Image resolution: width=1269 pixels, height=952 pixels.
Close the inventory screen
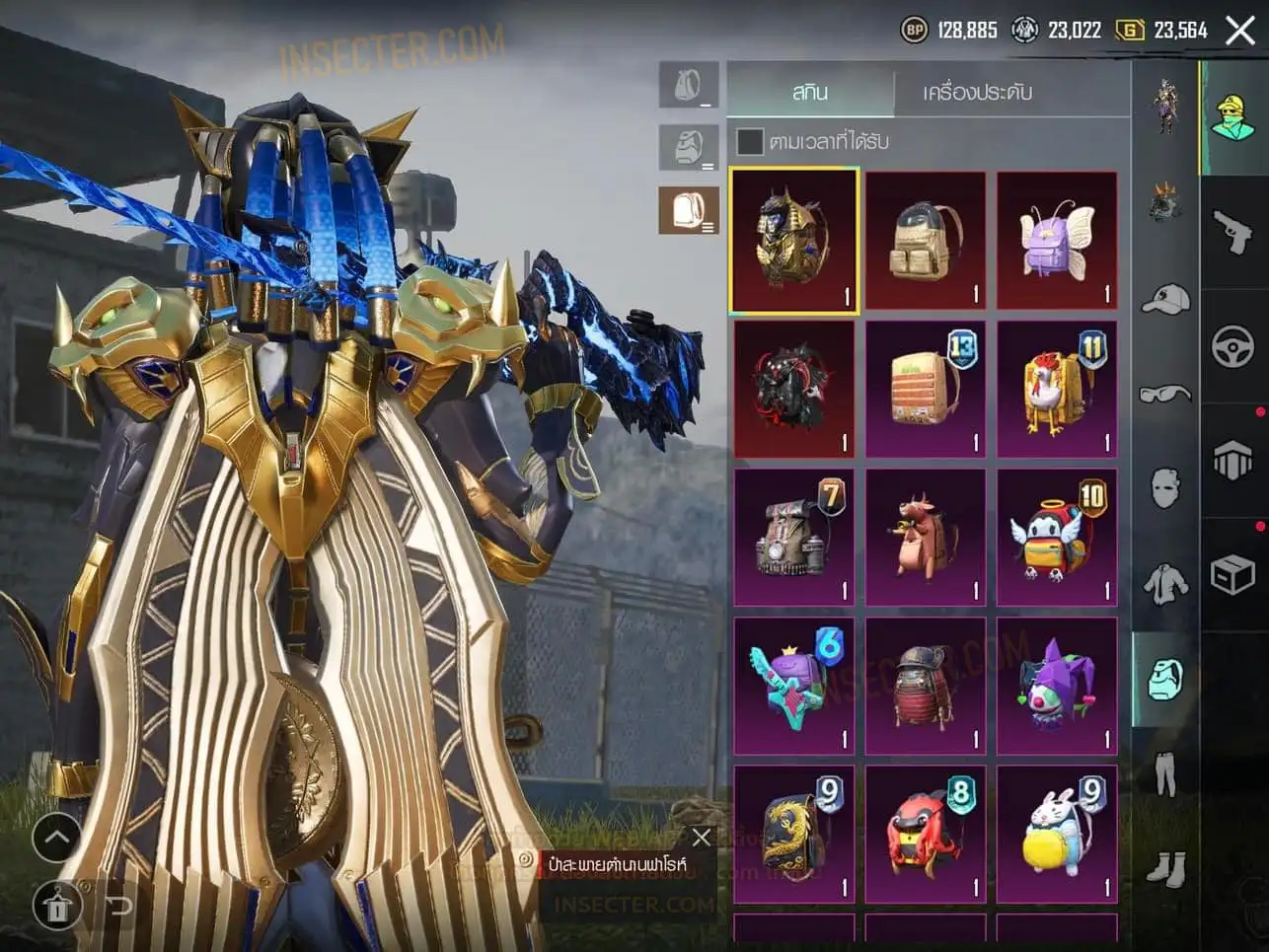pos(1240,31)
